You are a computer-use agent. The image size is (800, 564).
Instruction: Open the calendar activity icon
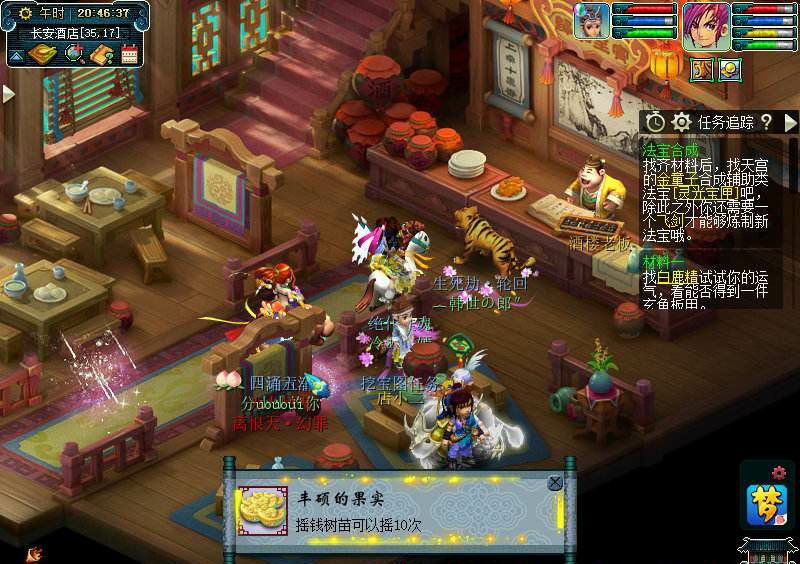tap(129, 54)
